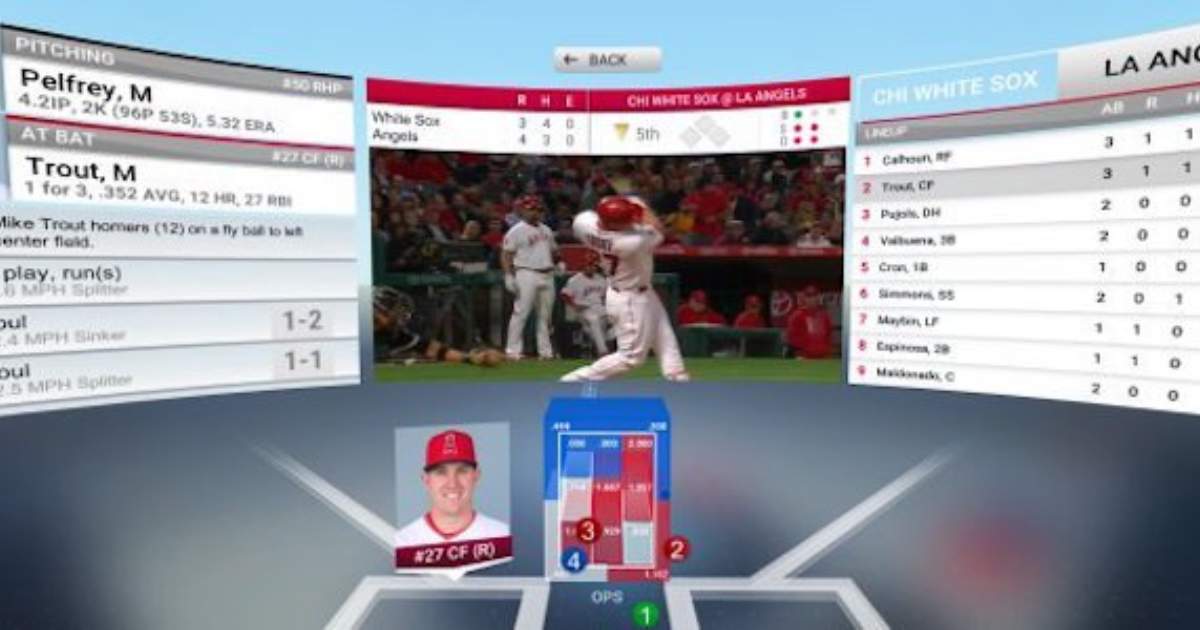Screen dimensions: 1200x630
Task: Click Mike Trout's player photo card
Action: (453, 495)
